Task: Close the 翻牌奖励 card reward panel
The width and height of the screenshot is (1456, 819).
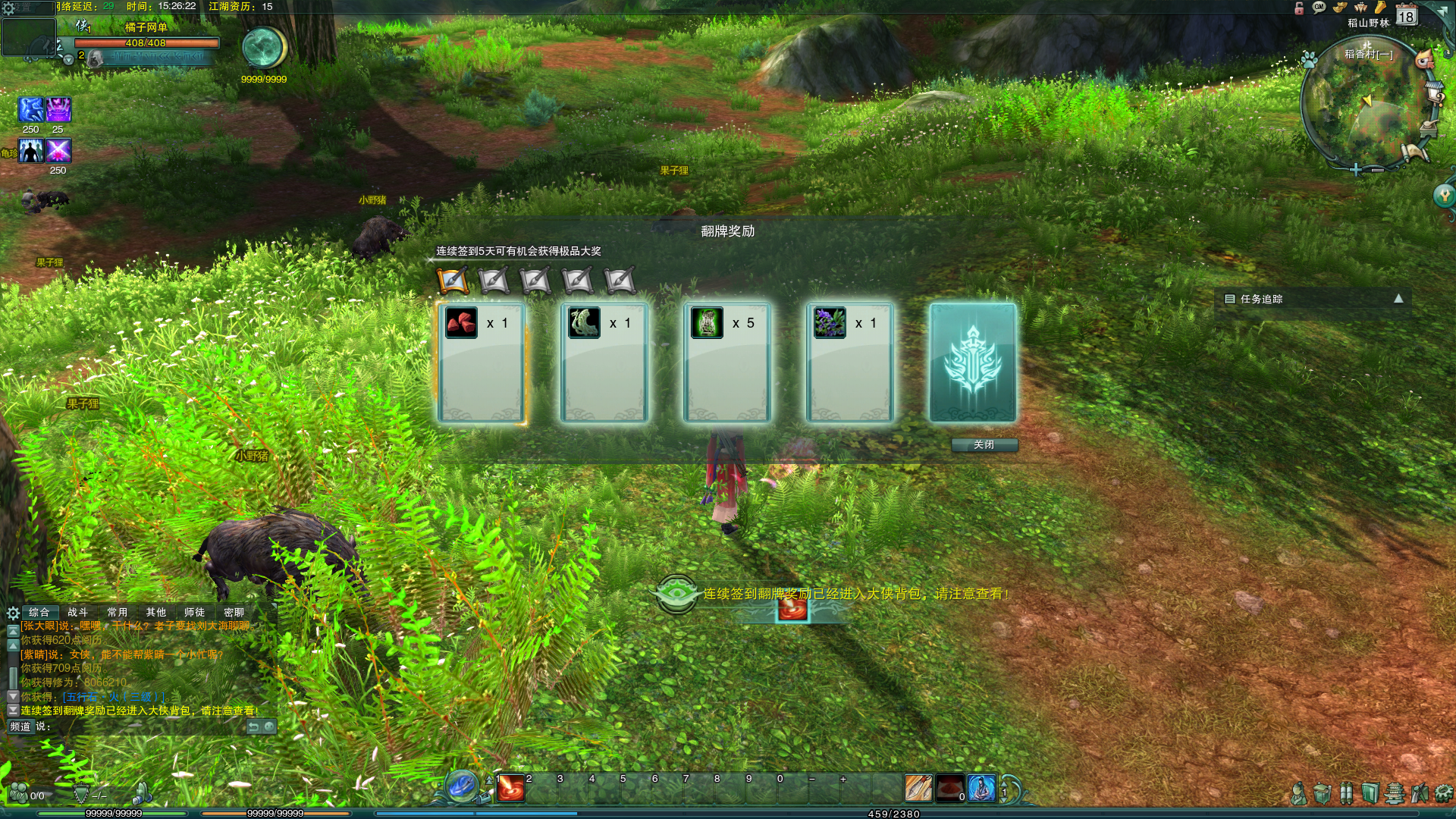Action: [984, 445]
